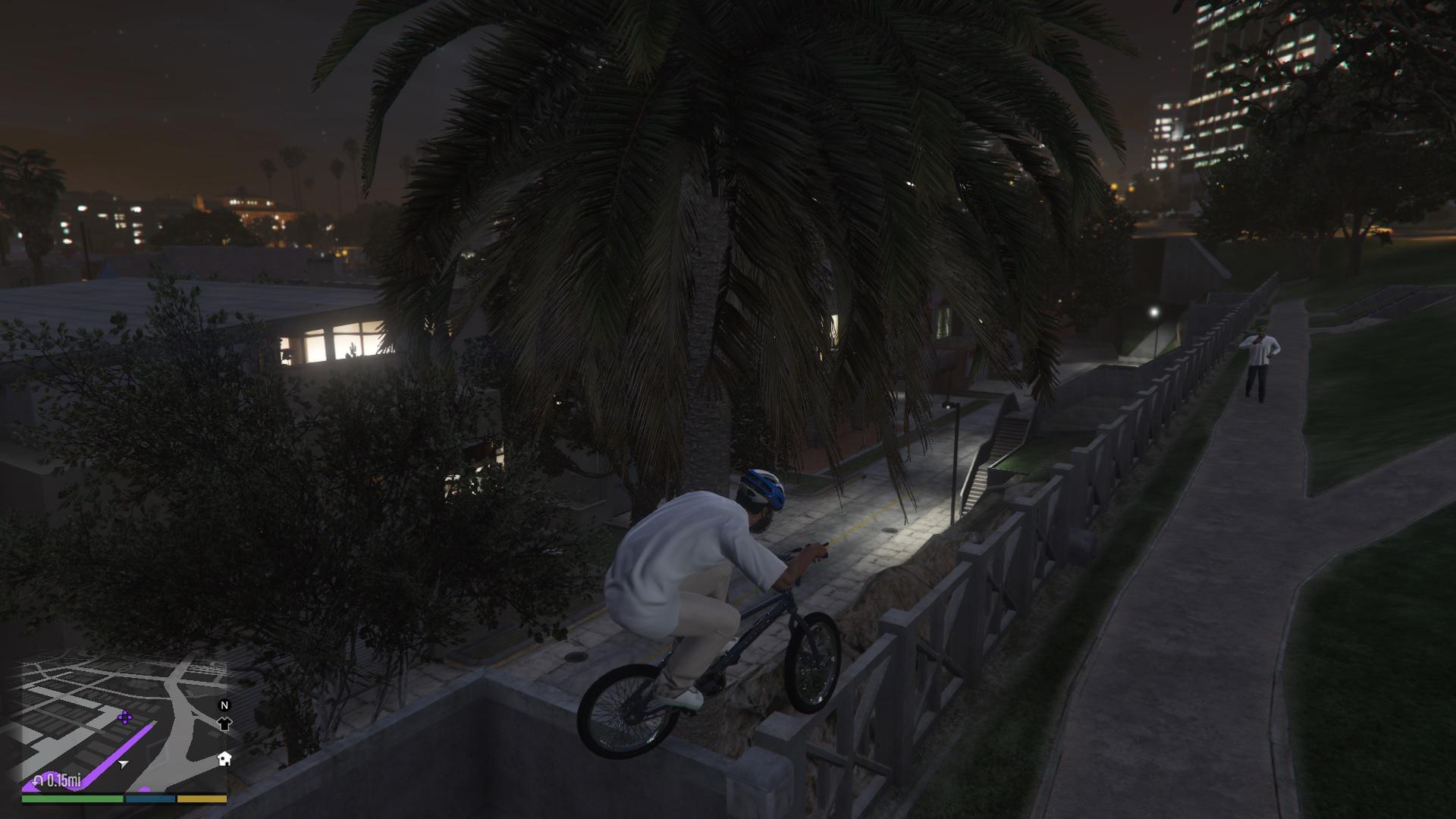Select the safehouse home blip
The width and height of the screenshot is (1456, 819).
point(224,758)
